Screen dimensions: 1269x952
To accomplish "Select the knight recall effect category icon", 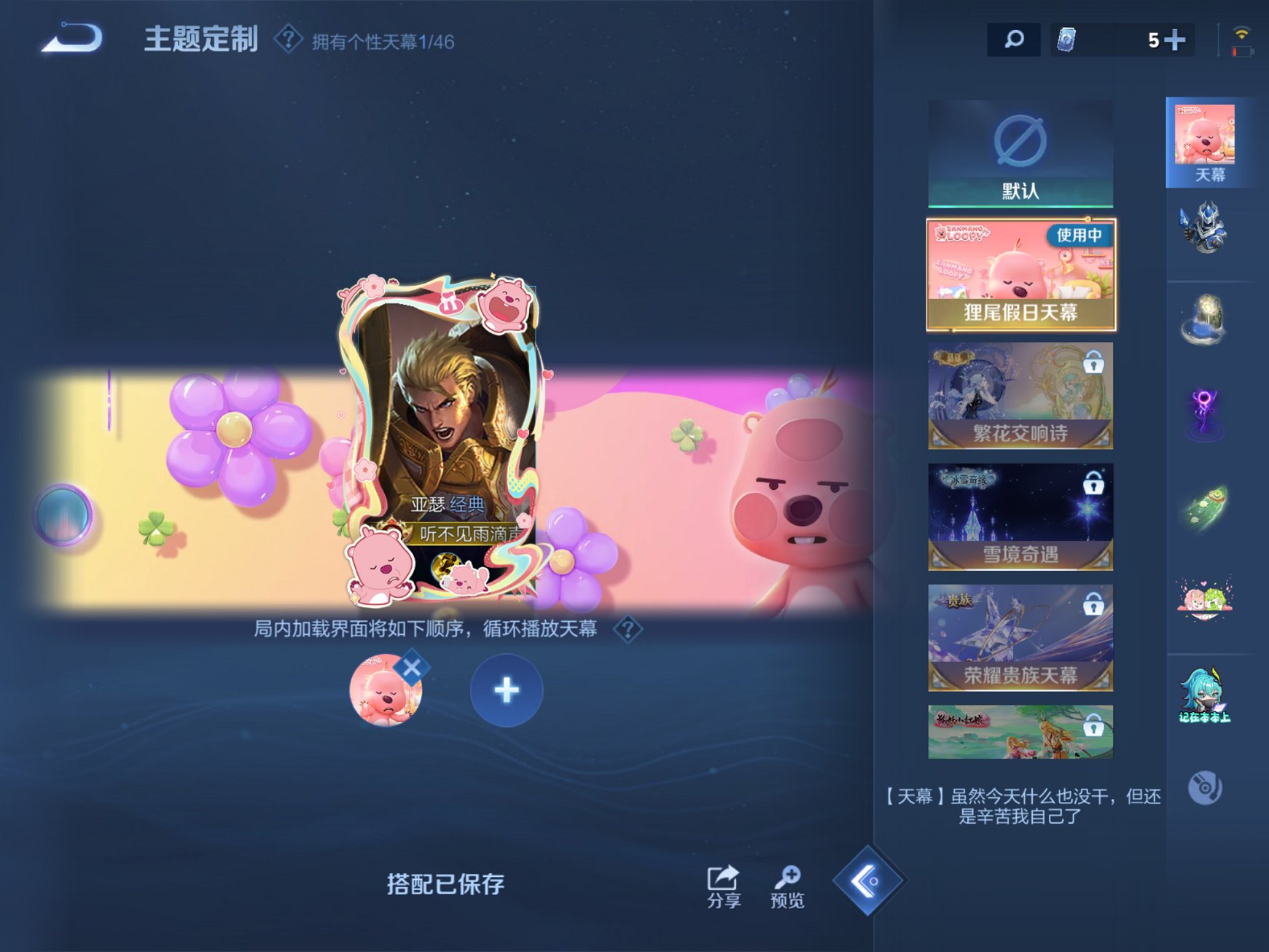I will 1211,230.
